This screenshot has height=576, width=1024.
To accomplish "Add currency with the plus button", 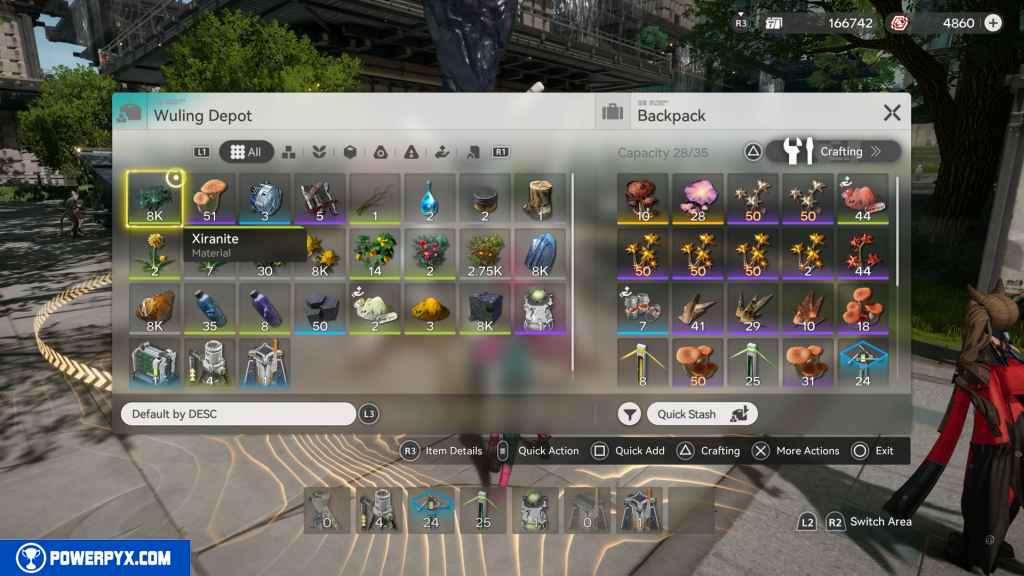I will click(992, 23).
